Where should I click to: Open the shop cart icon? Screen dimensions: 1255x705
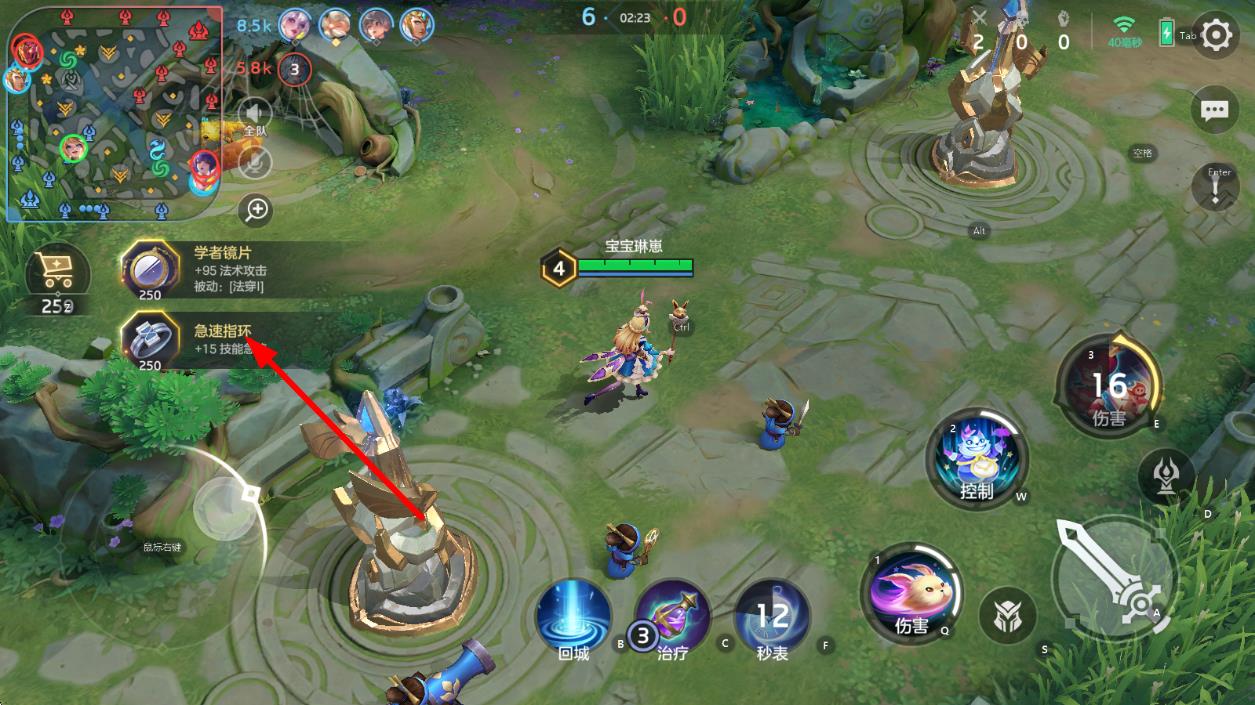57,270
